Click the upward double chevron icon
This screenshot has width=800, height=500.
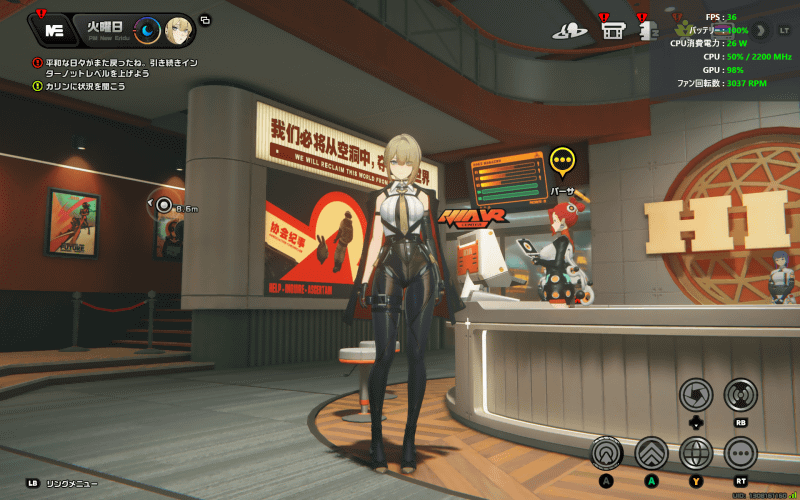[x=651, y=453]
